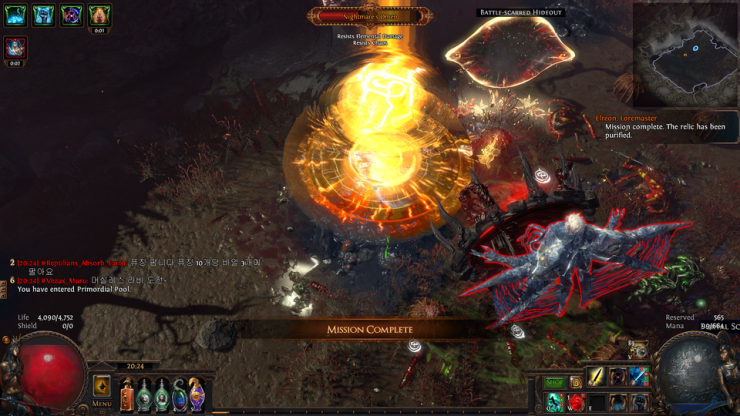740x416 pixels.
Task: Select the fiery figure buff icon
Action: point(99,15)
